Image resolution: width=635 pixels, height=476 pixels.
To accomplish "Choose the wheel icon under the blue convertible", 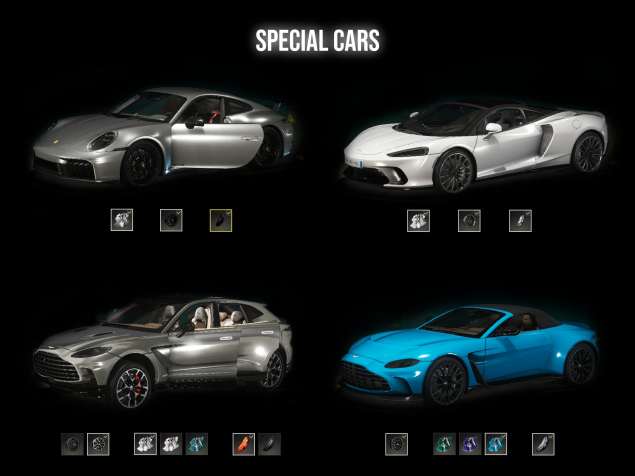I will [396, 443].
